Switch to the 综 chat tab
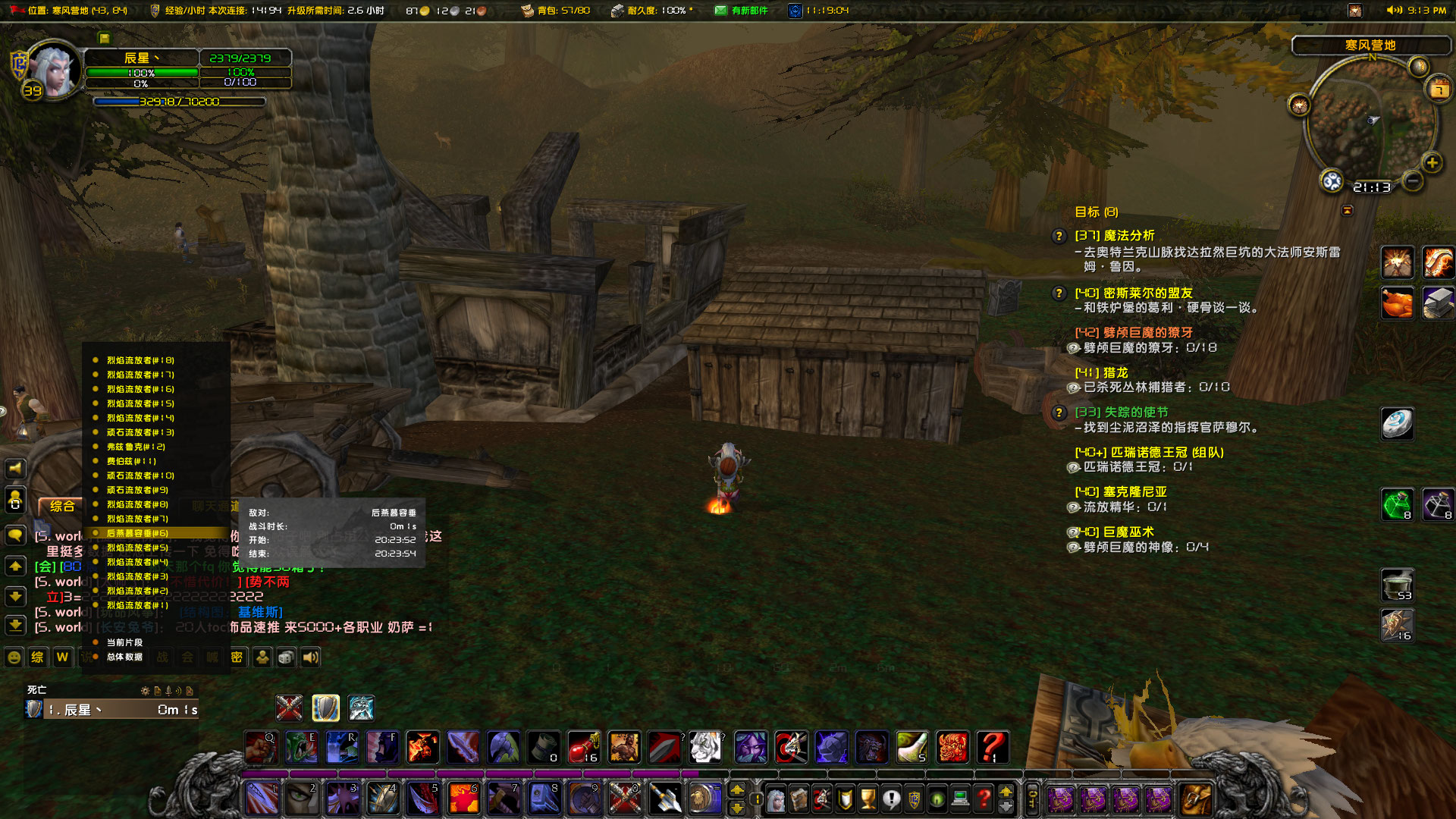Screen dimensions: 1456x819 click(36, 657)
